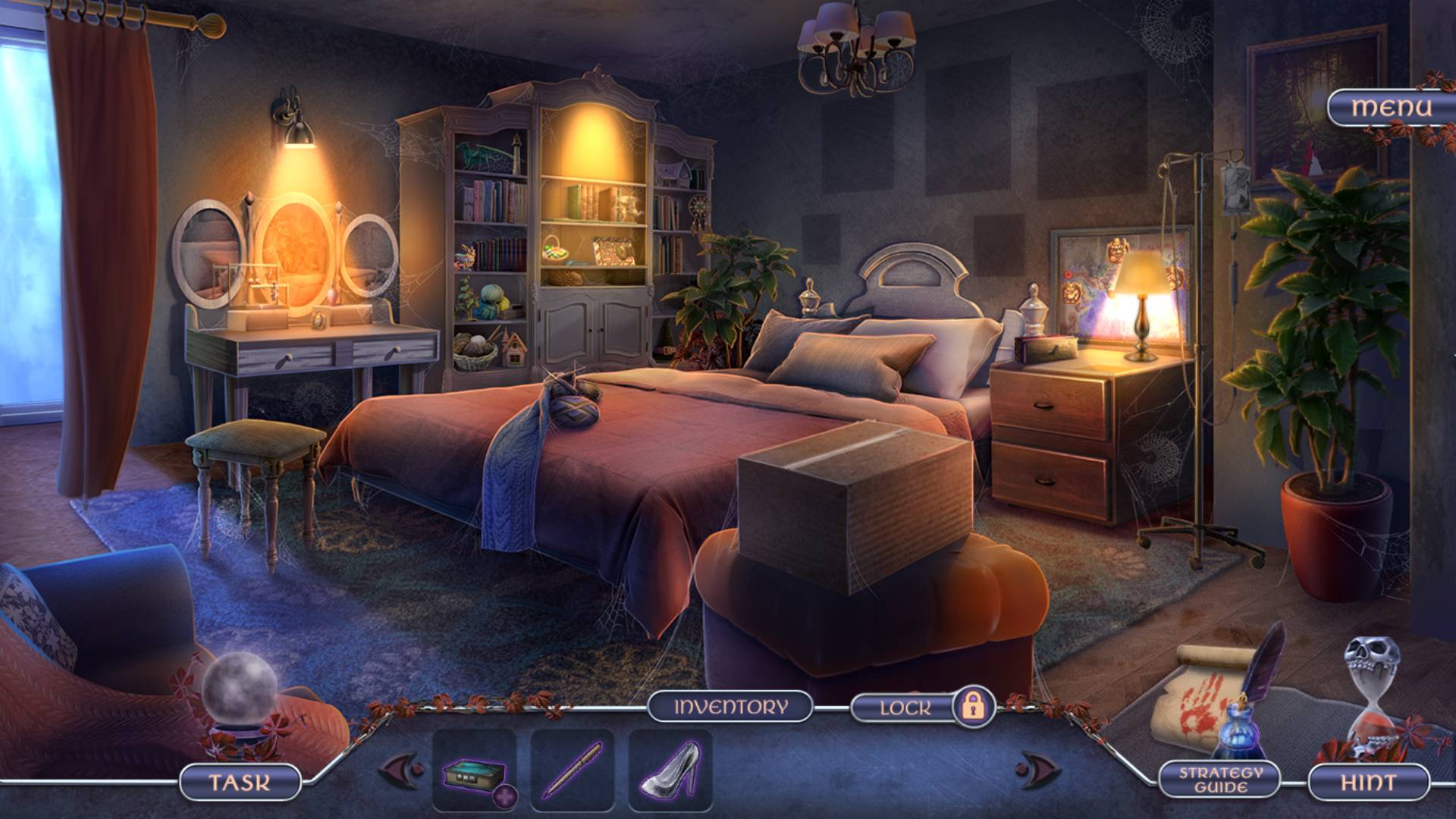The width and height of the screenshot is (1456, 819).
Task: Open the Strategy Guide
Action: pos(1220,780)
